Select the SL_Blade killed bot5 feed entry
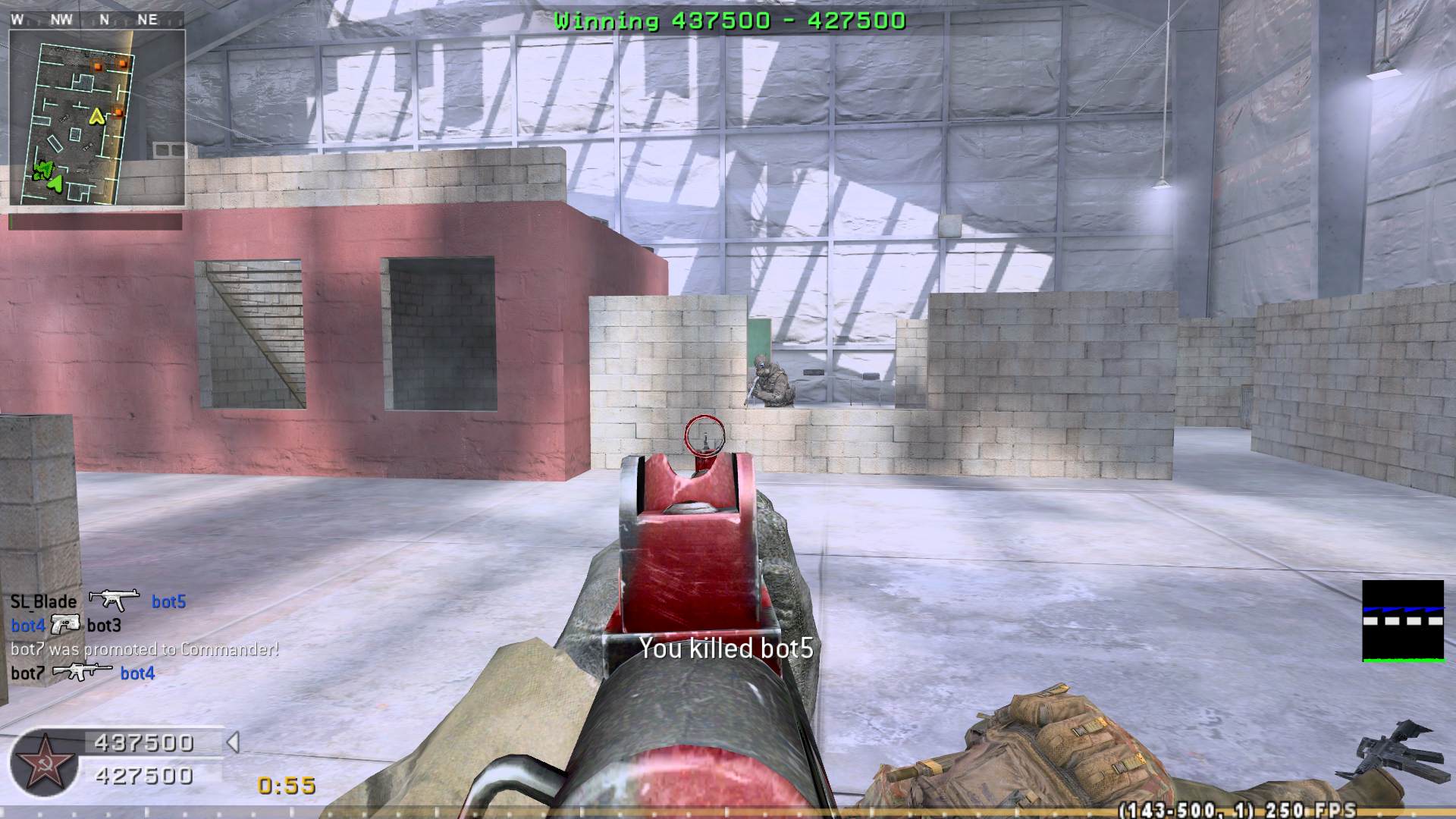Viewport: 1456px width, 819px height. [x=98, y=601]
